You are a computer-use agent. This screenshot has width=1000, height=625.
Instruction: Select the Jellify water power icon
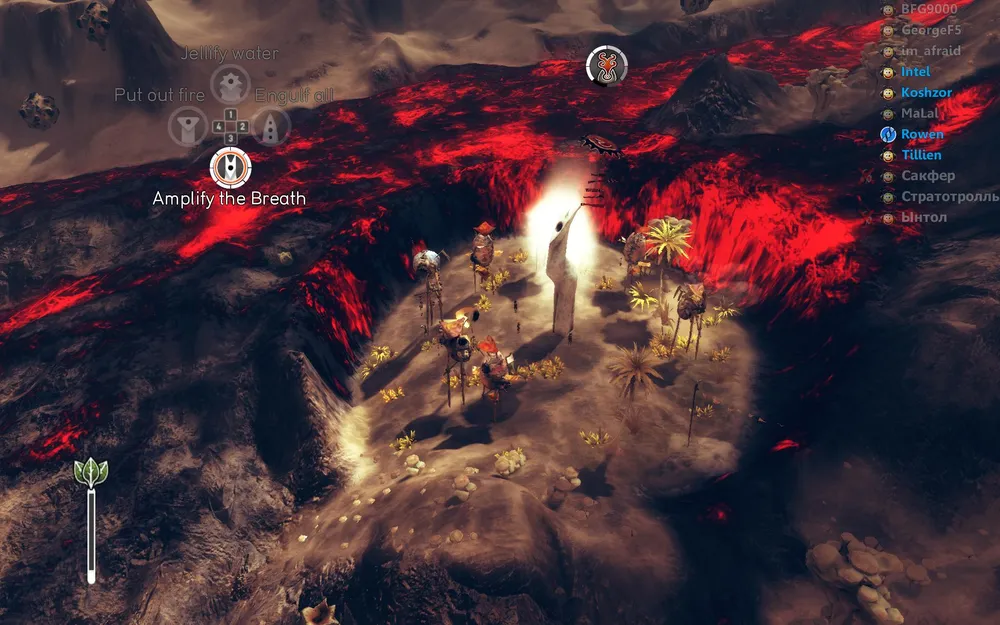[230, 84]
